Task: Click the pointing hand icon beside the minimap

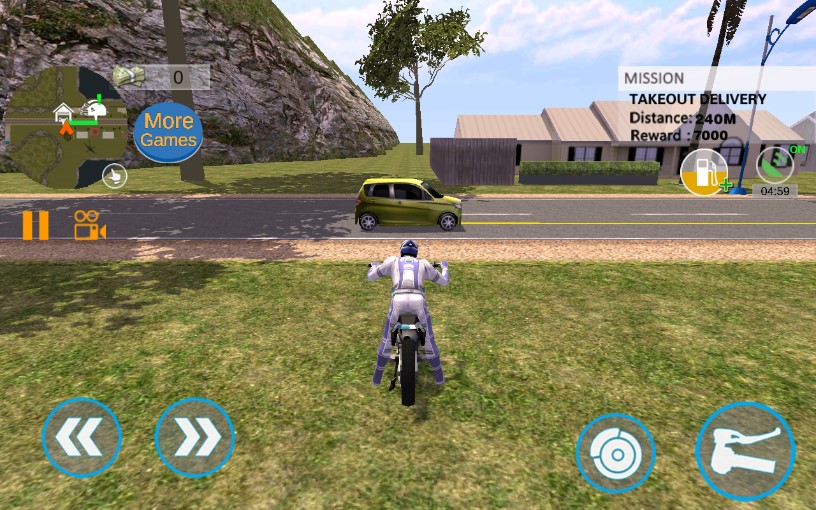Action: (x=115, y=176)
